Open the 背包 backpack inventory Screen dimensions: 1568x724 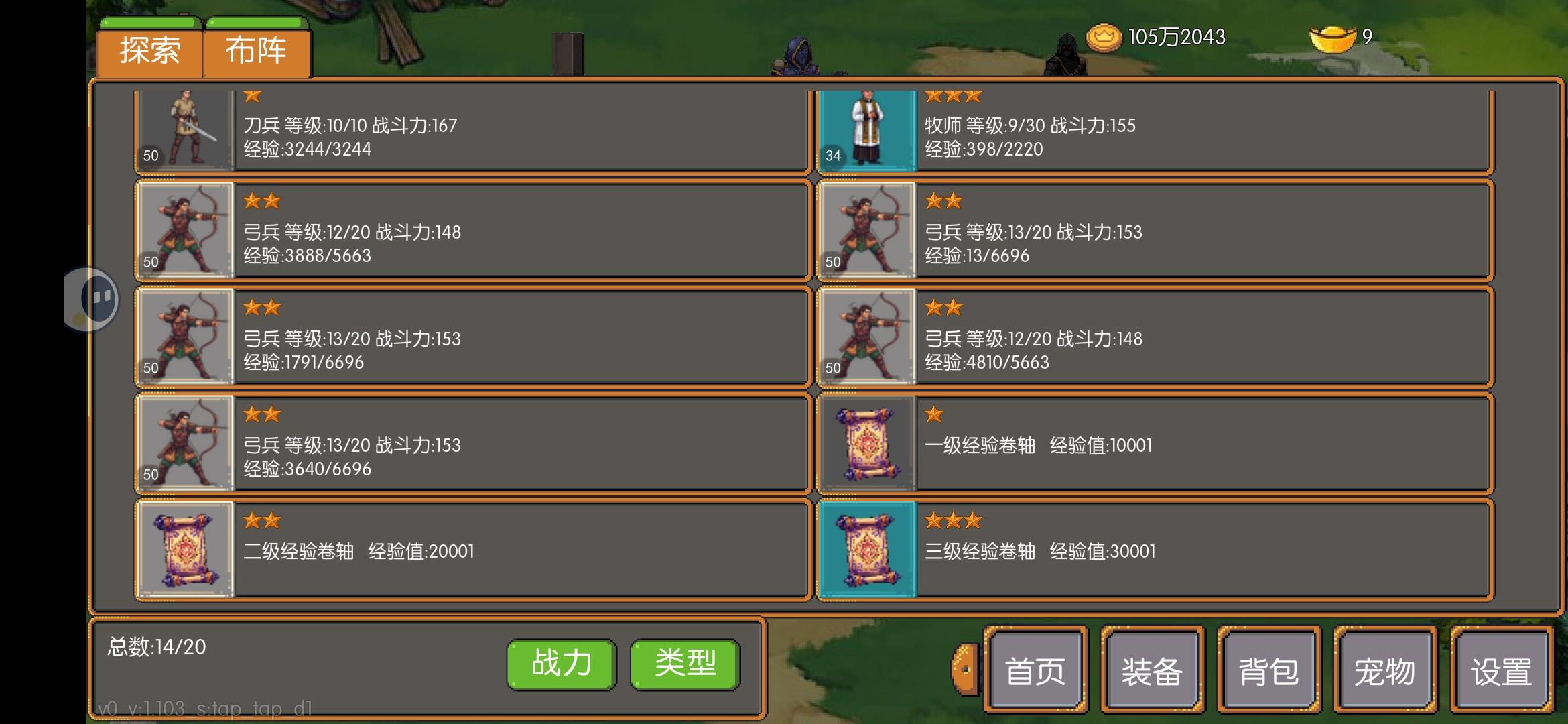pyautogui.click(x=1268, y=668)
